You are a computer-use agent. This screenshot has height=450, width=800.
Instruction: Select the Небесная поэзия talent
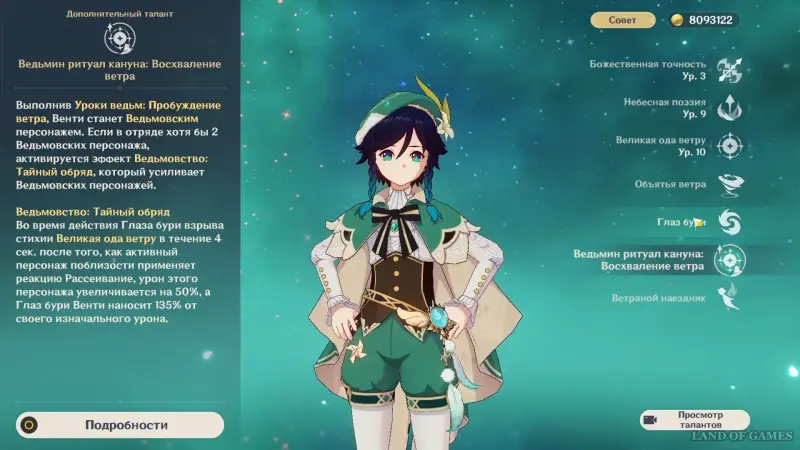[x=730, y=108]
